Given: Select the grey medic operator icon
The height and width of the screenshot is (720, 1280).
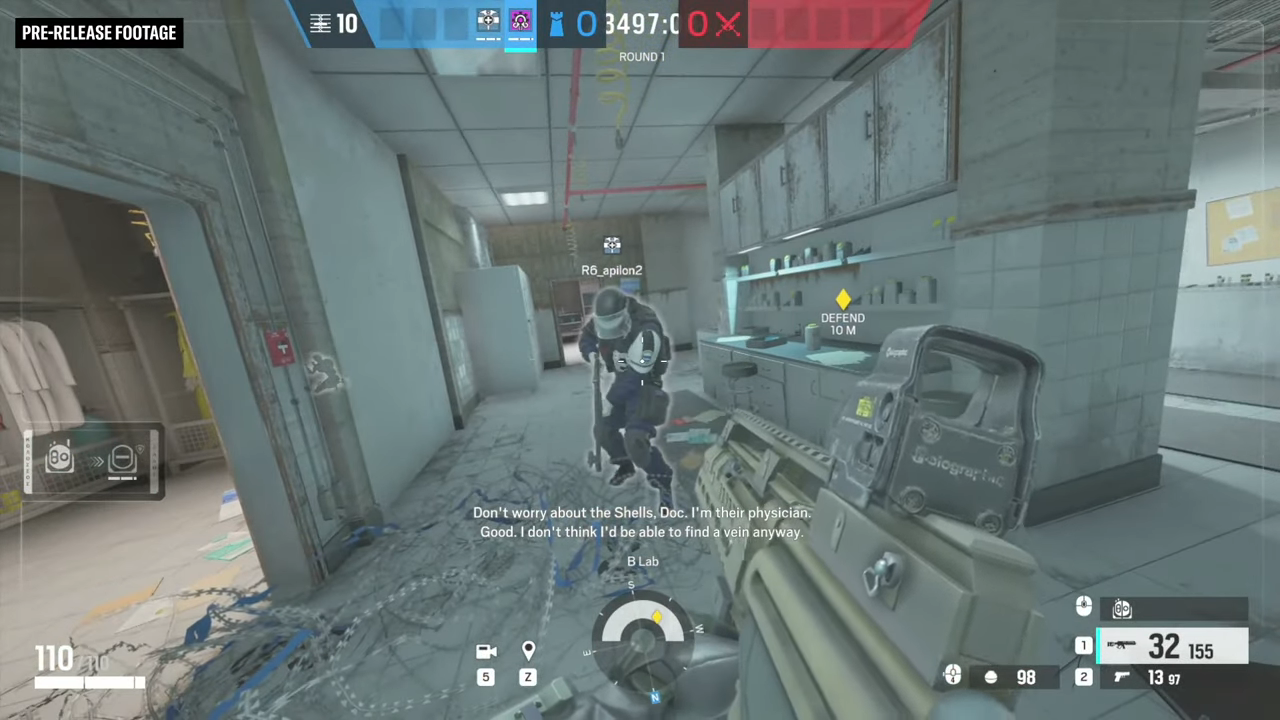Looking at the screenshot, I should 487,21.
